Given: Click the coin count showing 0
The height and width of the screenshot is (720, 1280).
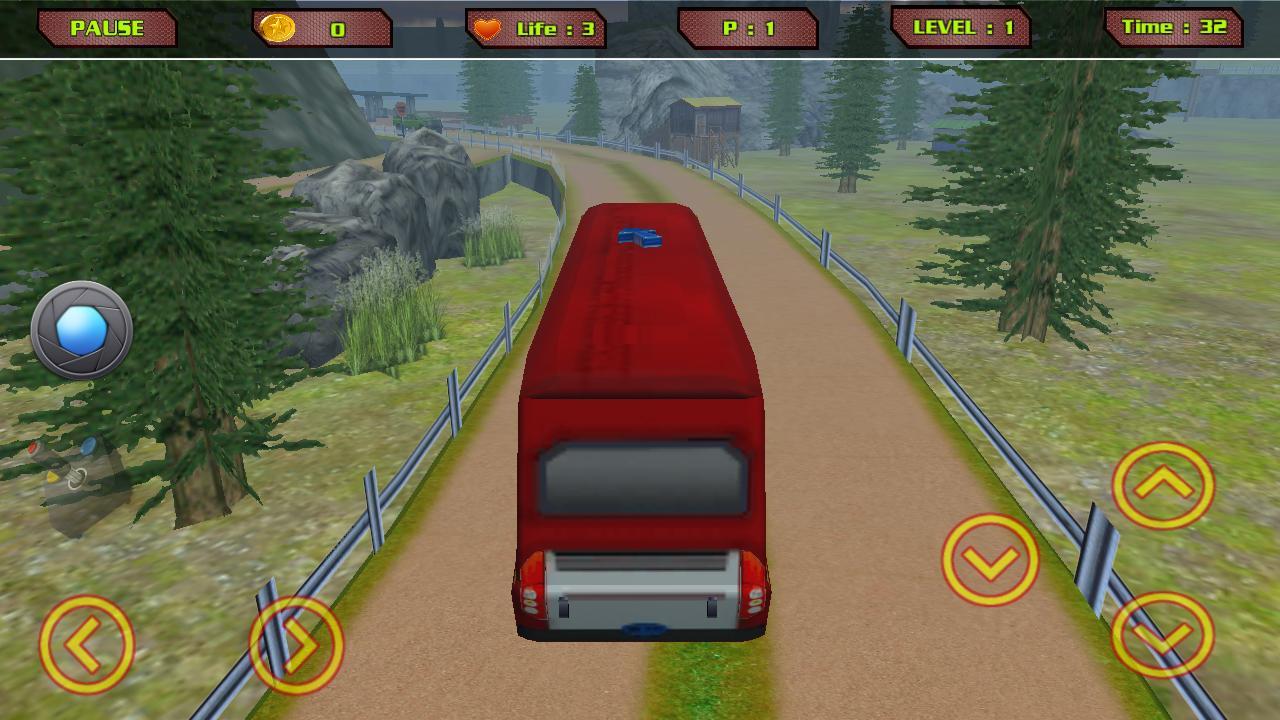Looking at the screenshot, I should pyautogui.click(x=340, y=27).
